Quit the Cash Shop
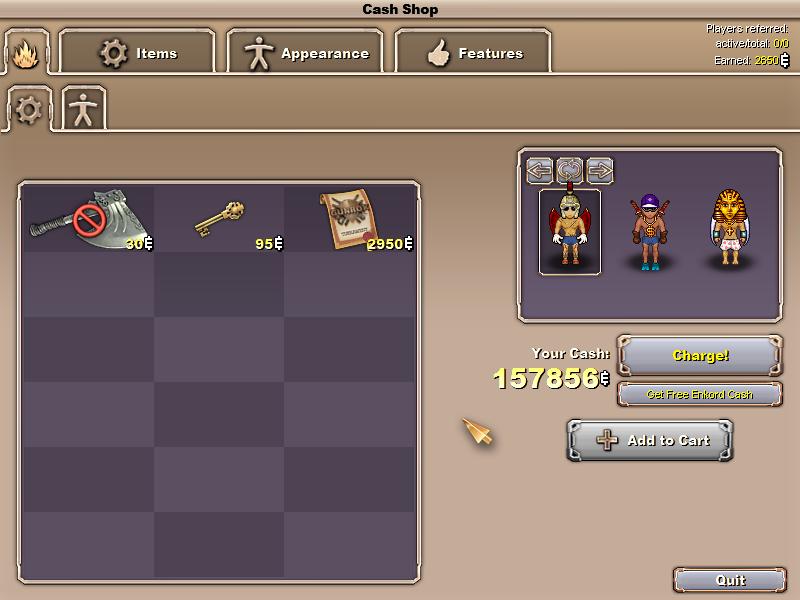This screenshot has height=600, width=800. [729, 580]
